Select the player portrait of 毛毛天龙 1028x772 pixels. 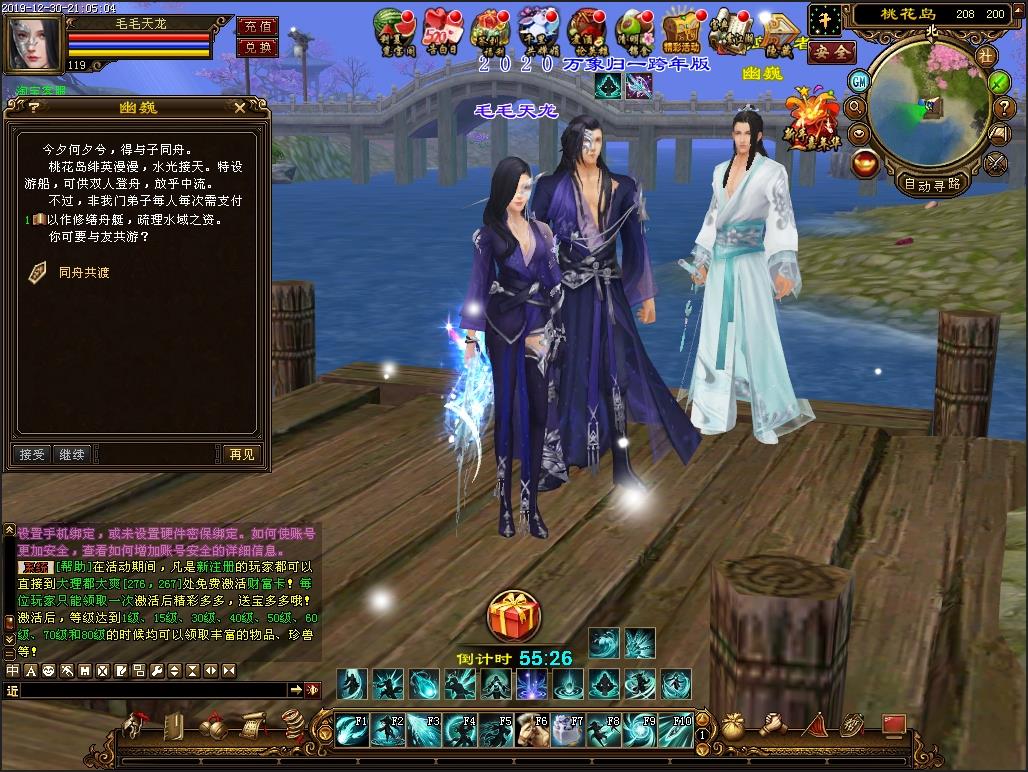[33, 39]
